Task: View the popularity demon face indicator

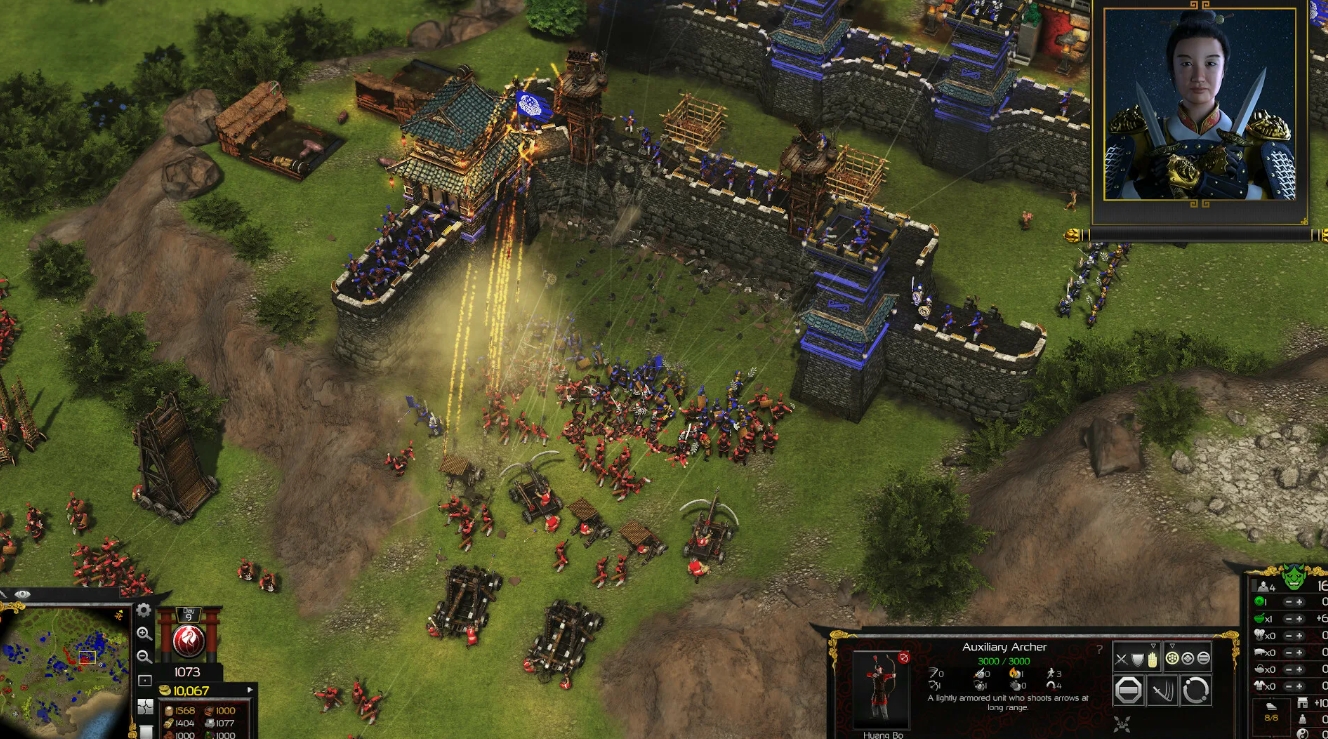Action: [1294, 575]
